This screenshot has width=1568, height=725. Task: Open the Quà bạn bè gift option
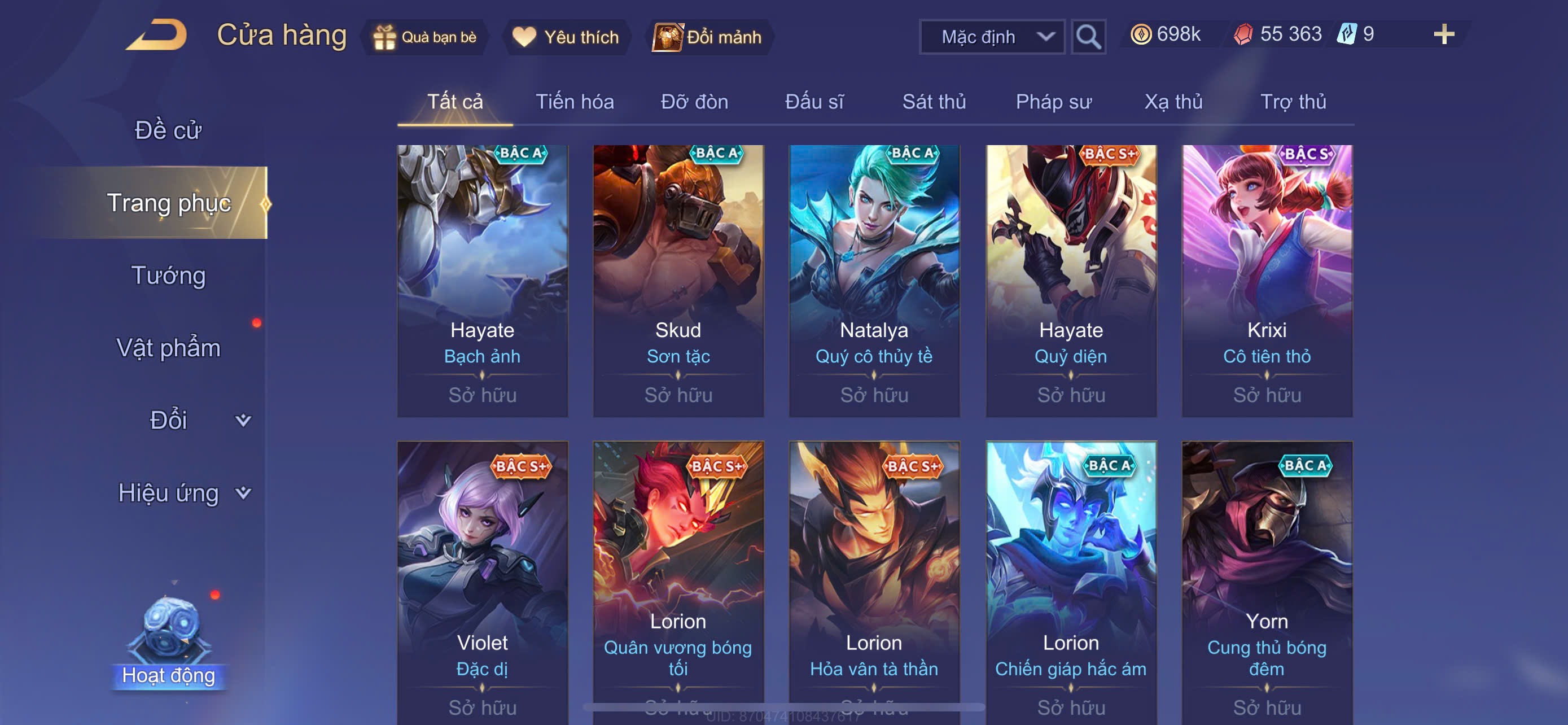click(425, 37)
